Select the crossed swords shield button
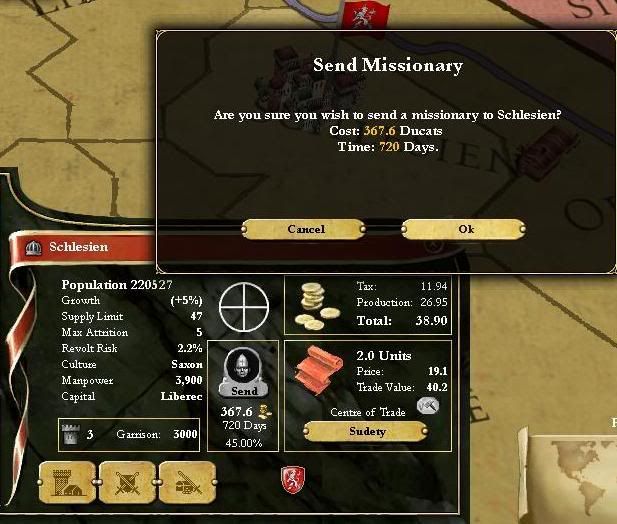Screen dimensions: 617x524 126,483
